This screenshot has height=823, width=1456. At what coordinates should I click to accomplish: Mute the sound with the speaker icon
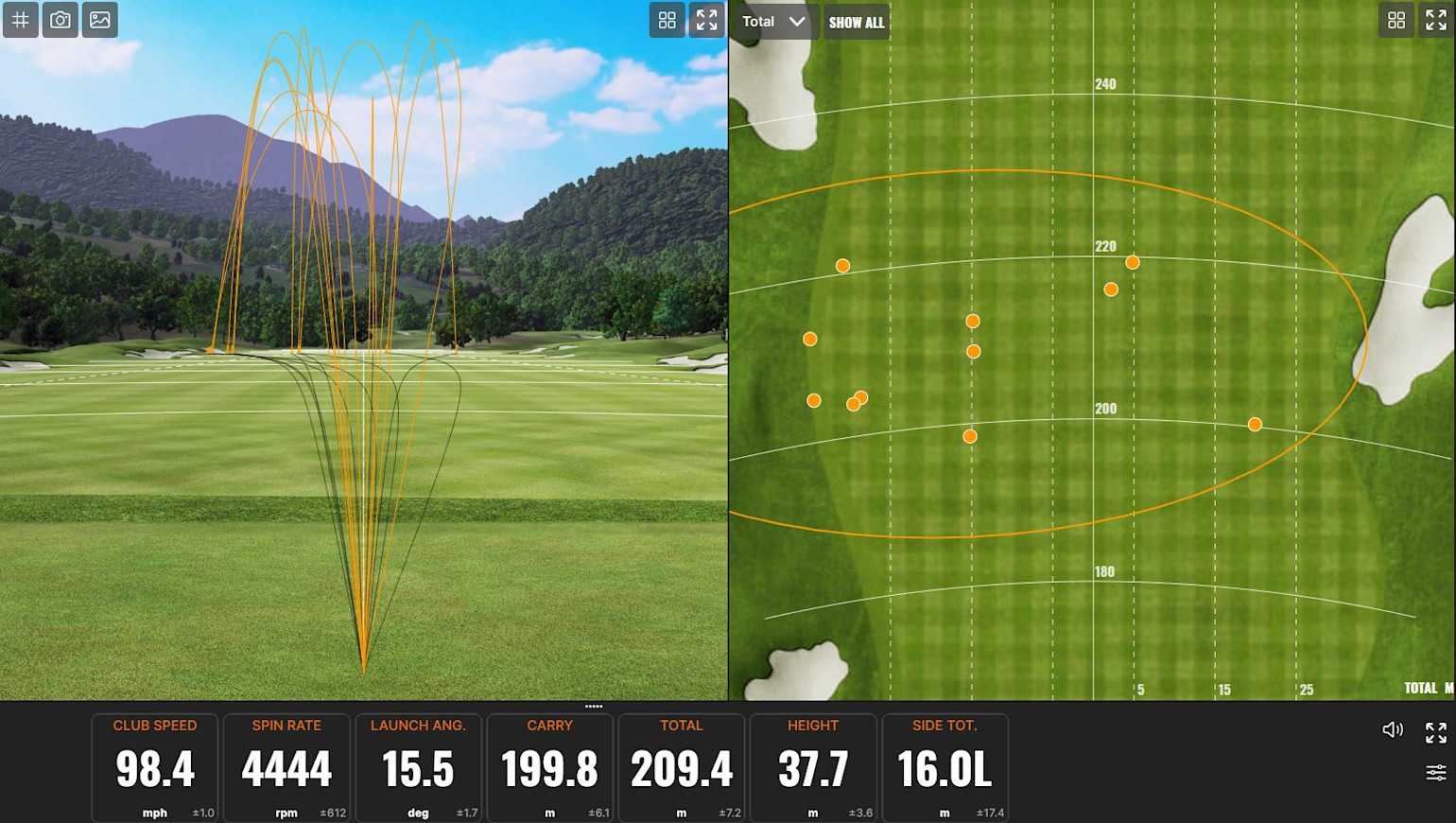point(1393,729)
